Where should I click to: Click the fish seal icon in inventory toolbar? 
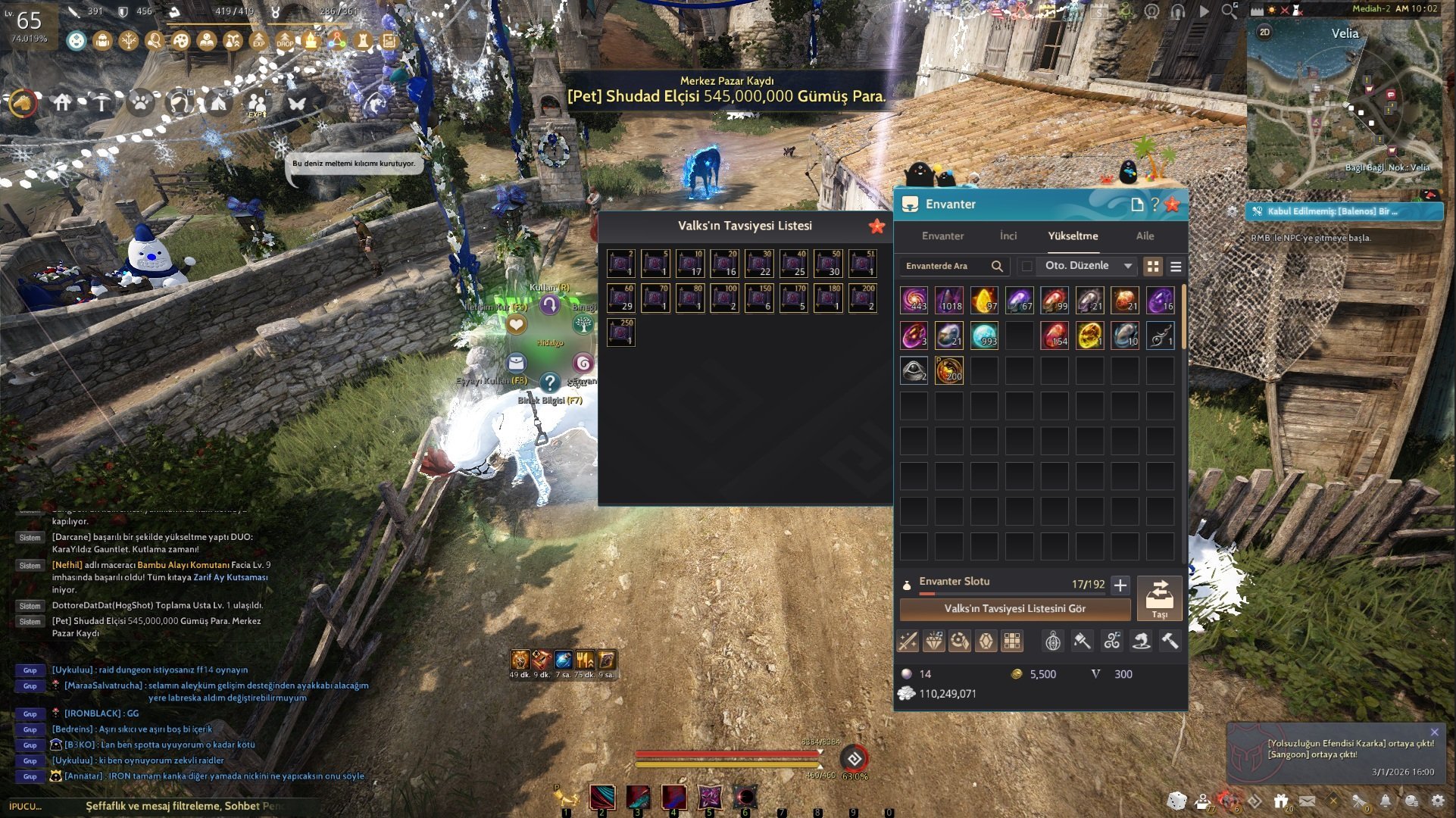(1141, 641)
